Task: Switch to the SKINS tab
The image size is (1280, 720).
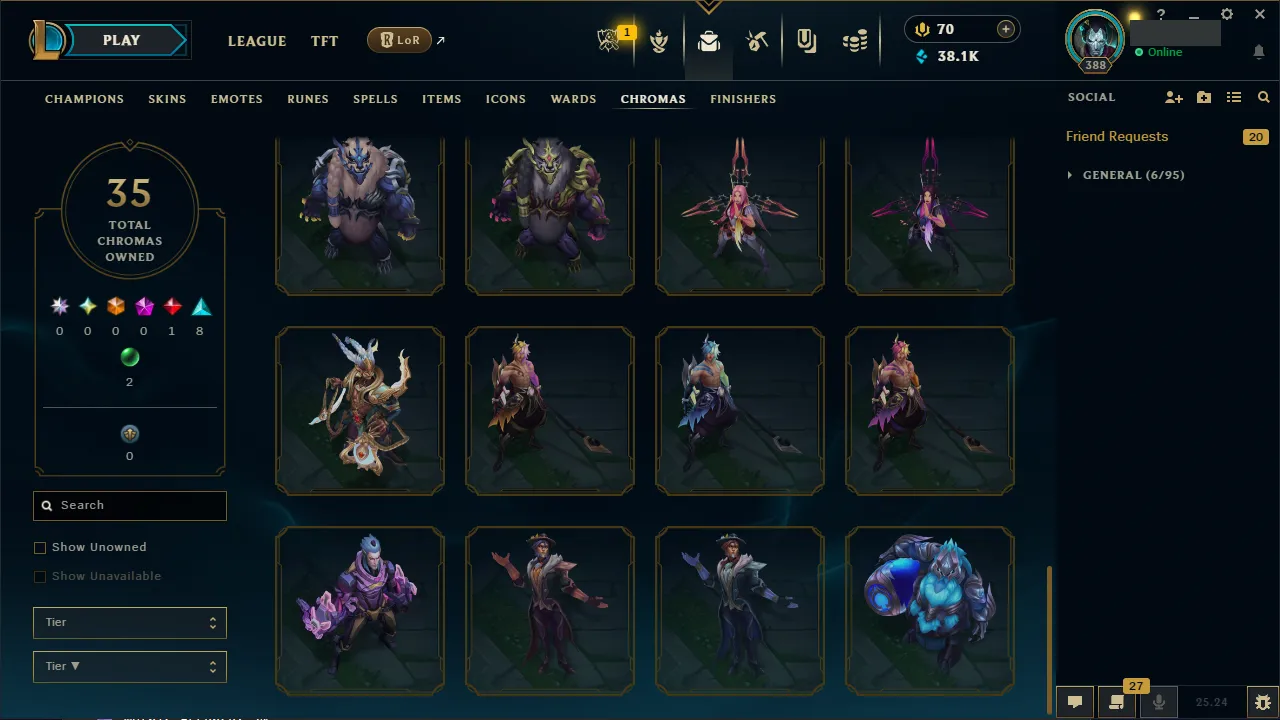Action: click(x=167, y=99)
